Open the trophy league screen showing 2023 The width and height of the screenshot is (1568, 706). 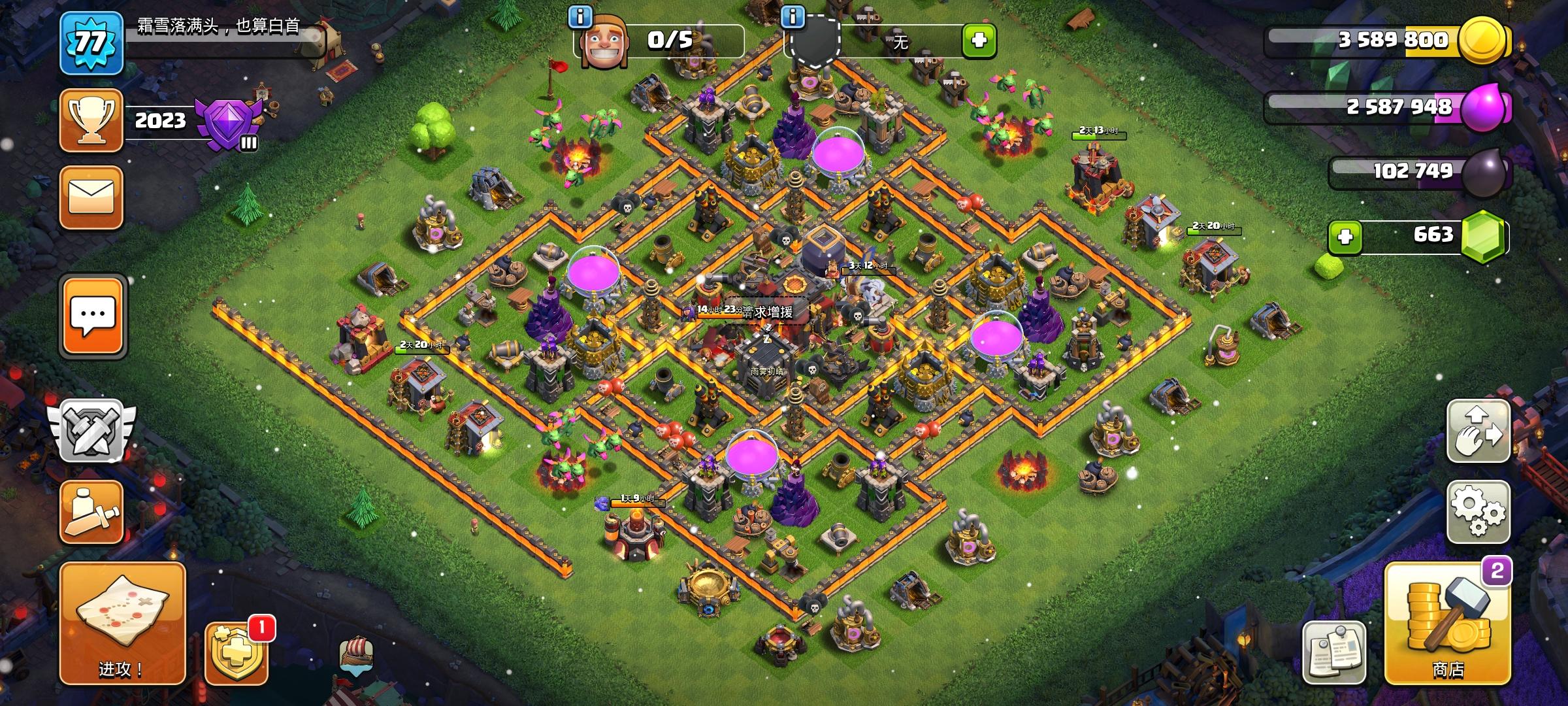coord(91,121)
